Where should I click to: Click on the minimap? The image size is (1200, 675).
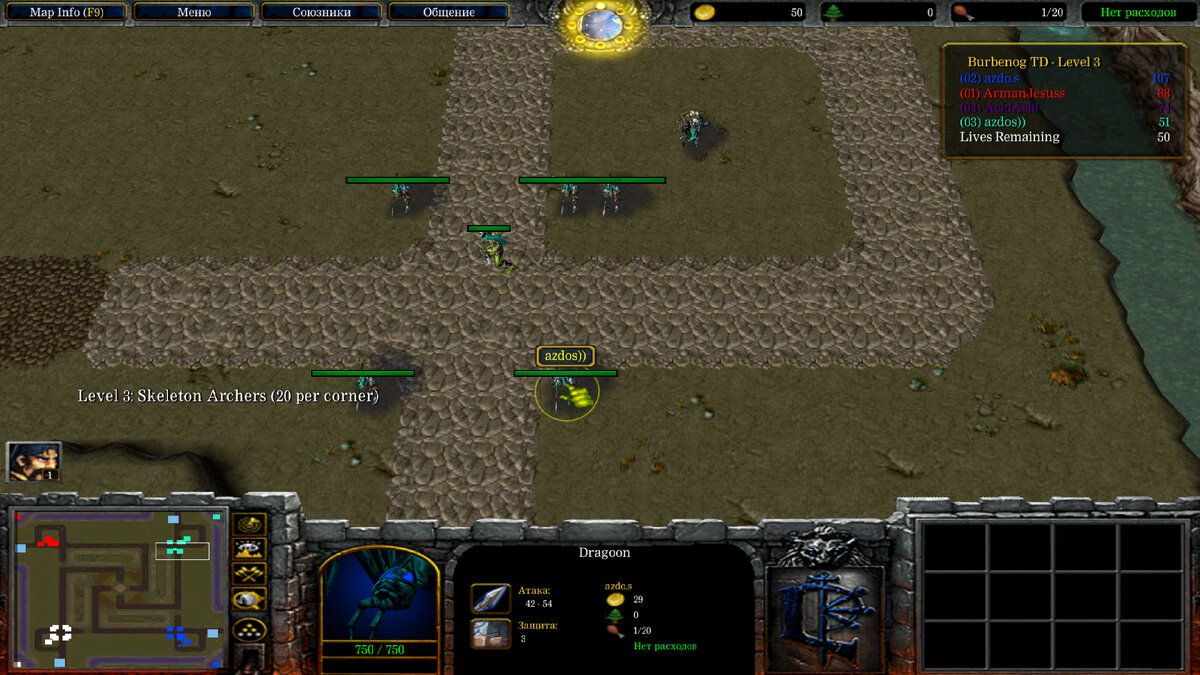(117, 588)
